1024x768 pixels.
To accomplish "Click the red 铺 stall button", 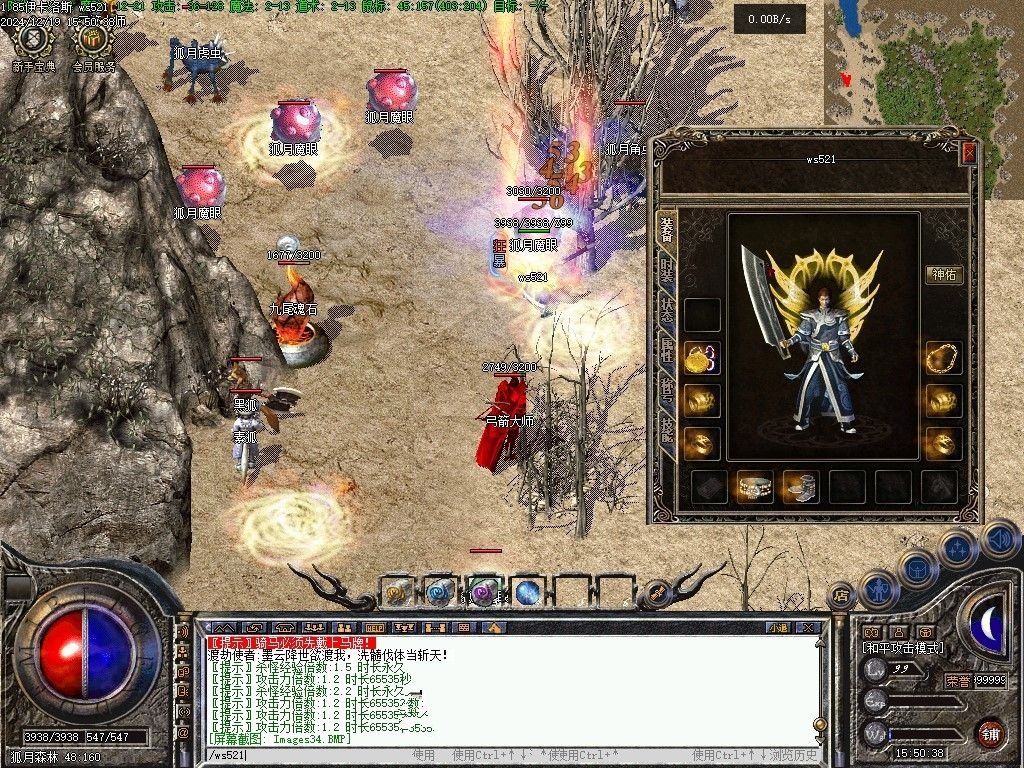I will (x=990, y=733).
